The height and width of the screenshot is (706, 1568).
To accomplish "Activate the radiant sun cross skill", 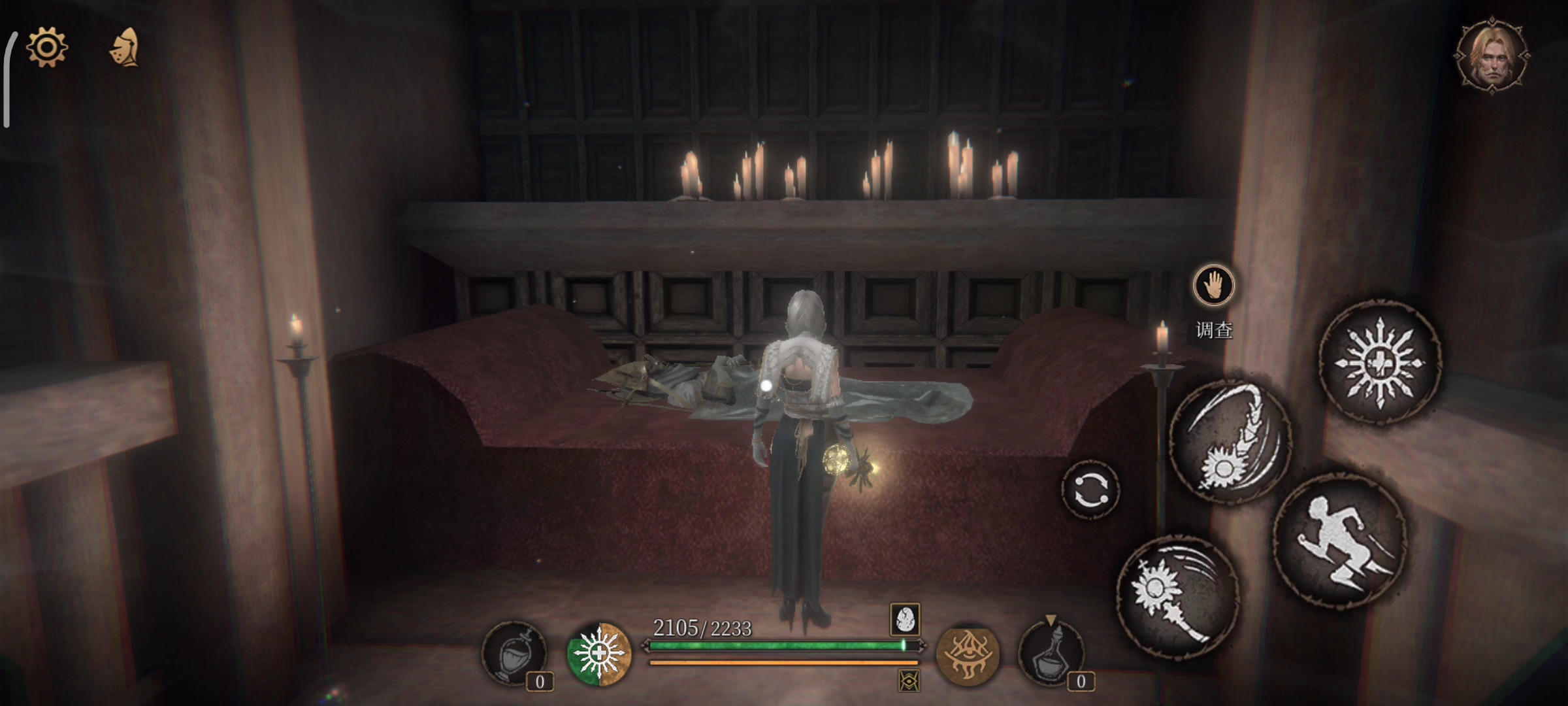I will tap(1380, 363).
